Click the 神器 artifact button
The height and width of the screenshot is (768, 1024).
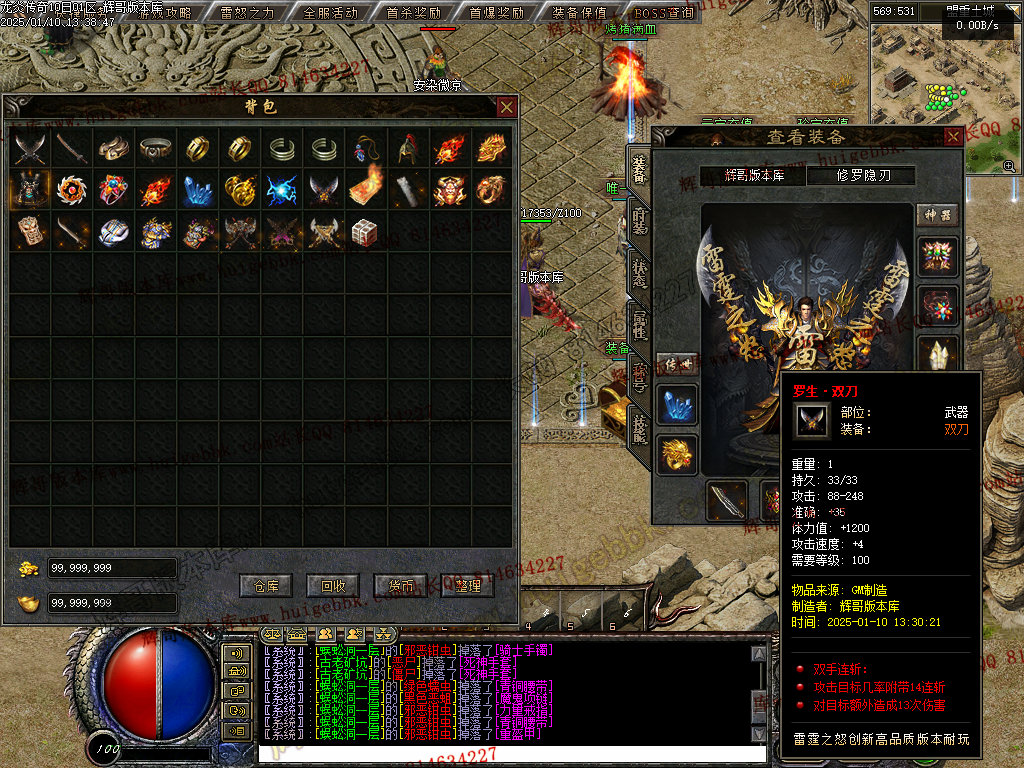pyautogui.click(x=937, y=215)
